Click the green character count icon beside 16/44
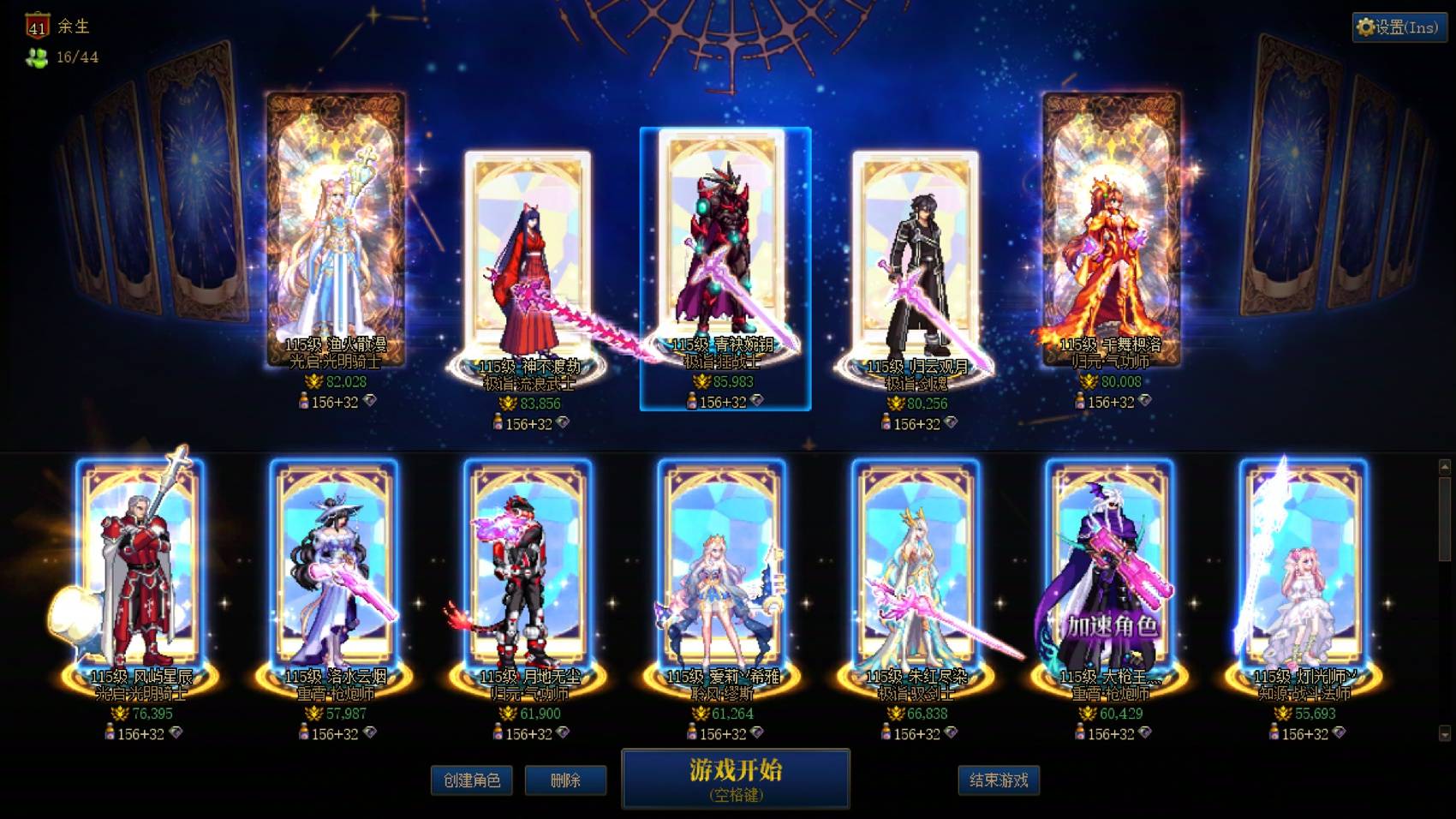Screen dimensions: 1456x819 35,57
